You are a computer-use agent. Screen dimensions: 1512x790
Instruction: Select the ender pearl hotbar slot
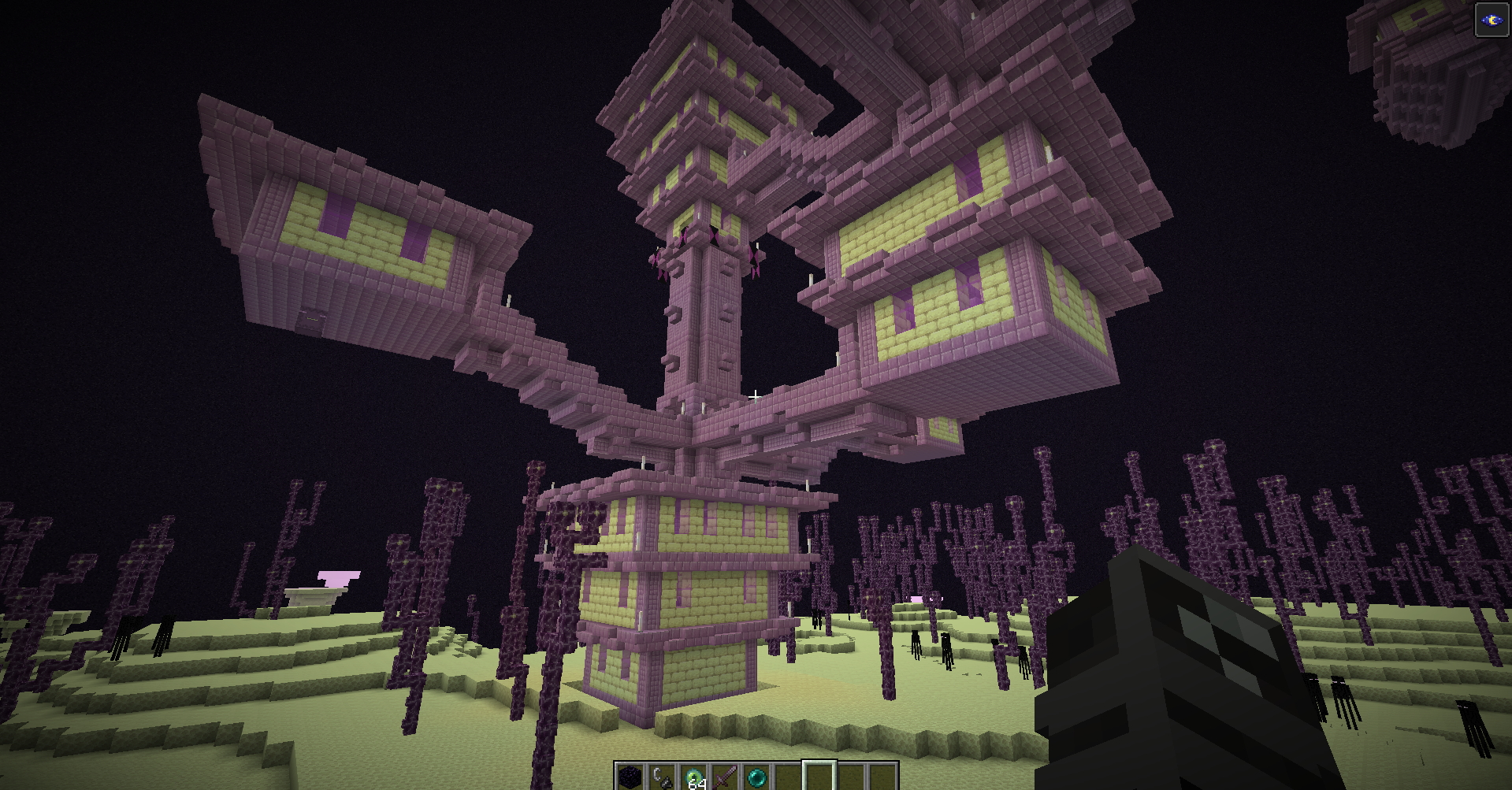(x=756, y=777)
